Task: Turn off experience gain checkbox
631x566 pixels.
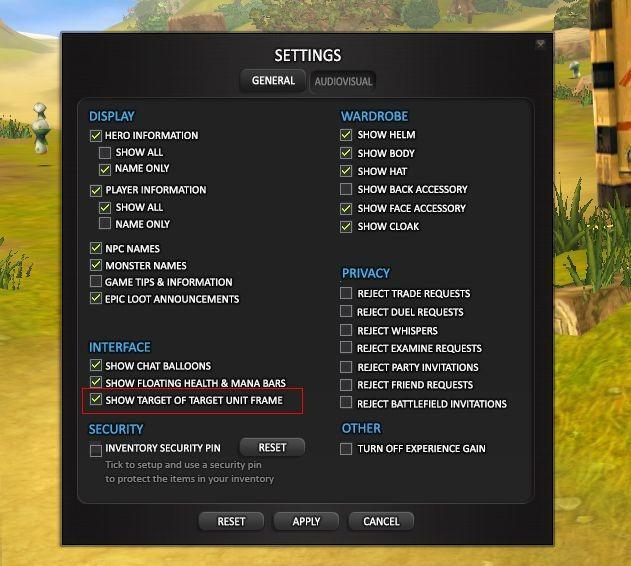Action: tap(347, 449)
